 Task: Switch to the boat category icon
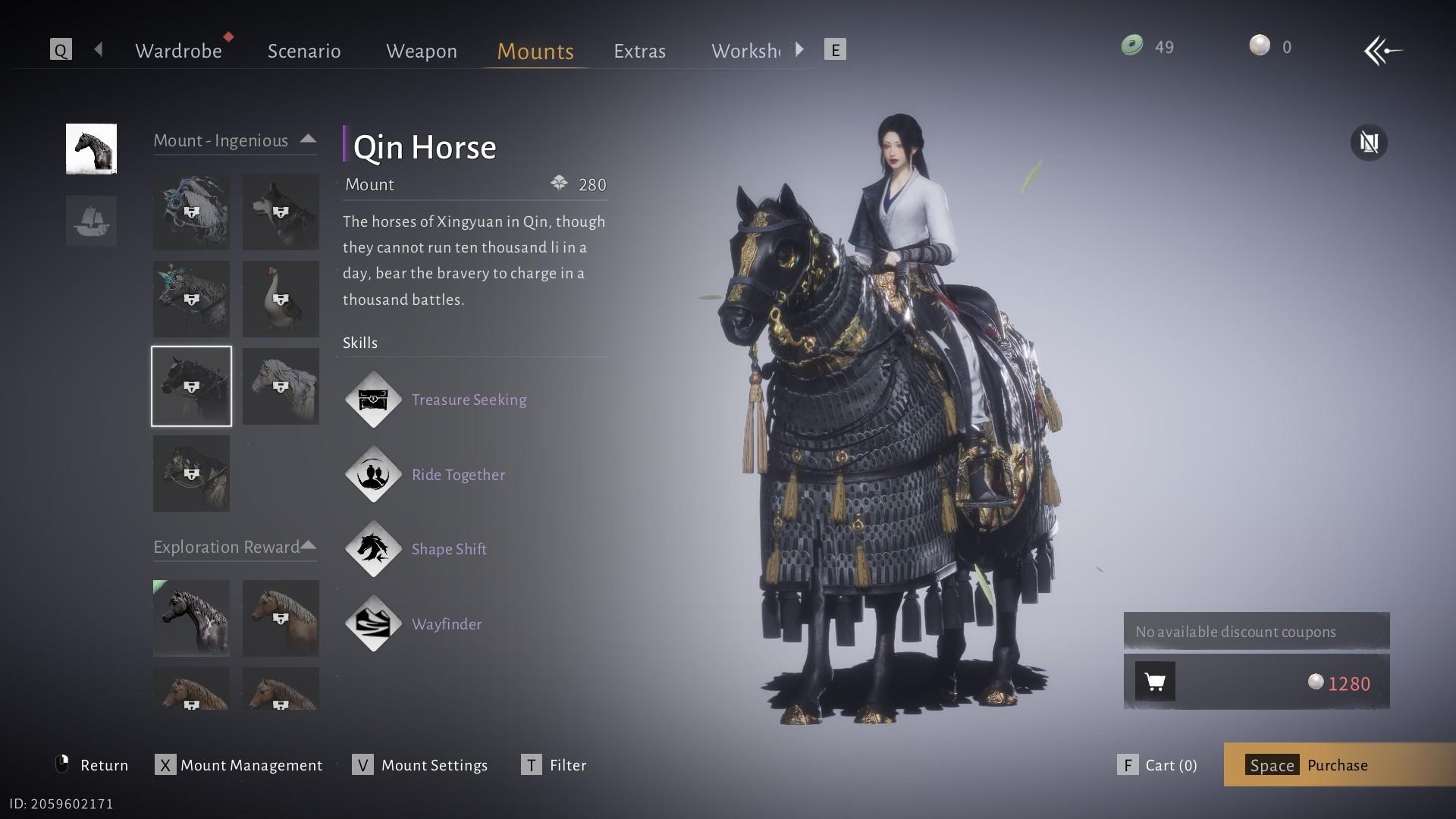(91, 221)
